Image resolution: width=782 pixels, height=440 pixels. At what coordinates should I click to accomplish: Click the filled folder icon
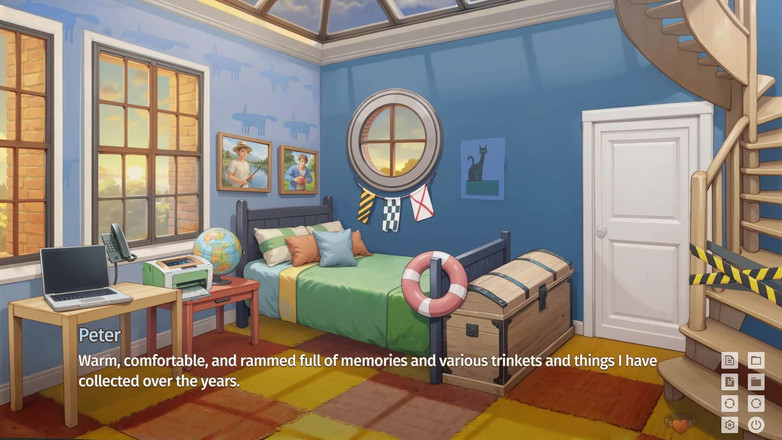click(x=756, y=382)
